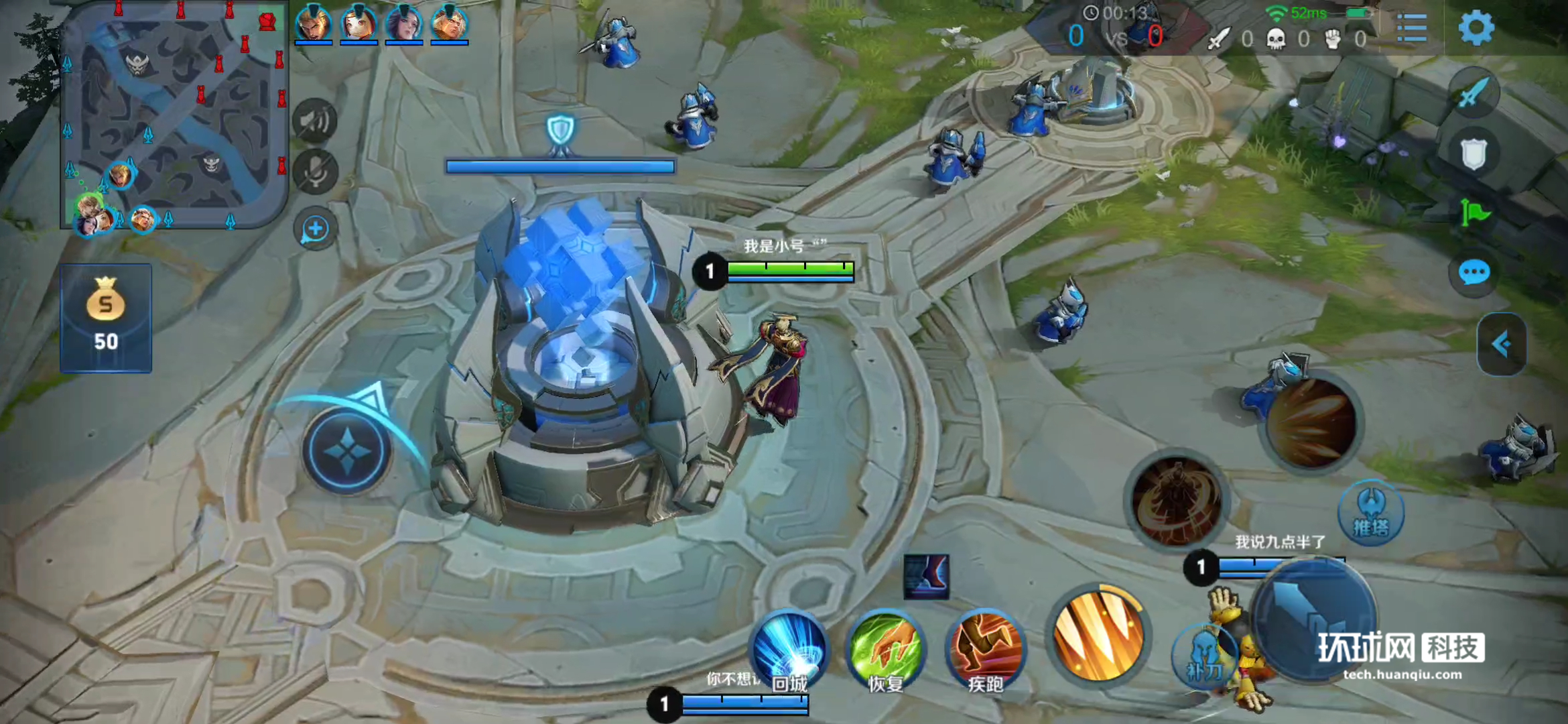Tap the movement joystick
Image resolution: width=1568 pixels, height=724 pixels.
[x=346, y=451]
